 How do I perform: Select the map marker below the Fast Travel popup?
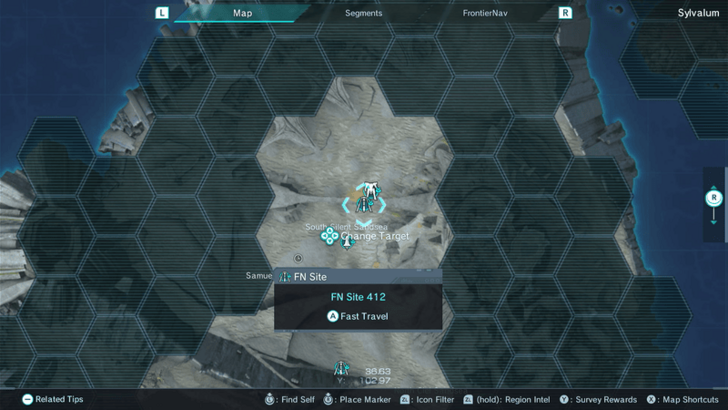341,369
